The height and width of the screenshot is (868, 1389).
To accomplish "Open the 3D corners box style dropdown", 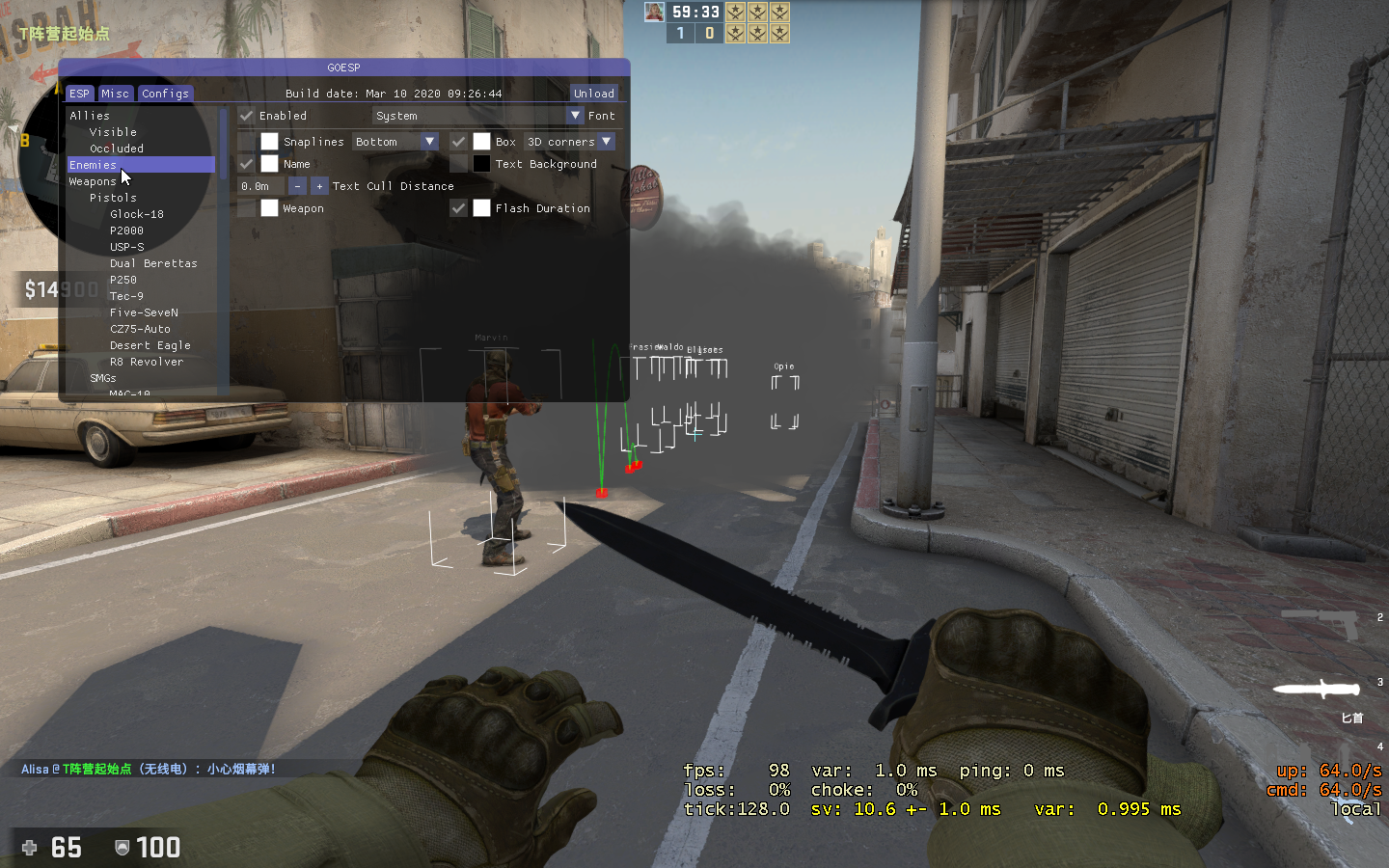I will pos(567,141).
